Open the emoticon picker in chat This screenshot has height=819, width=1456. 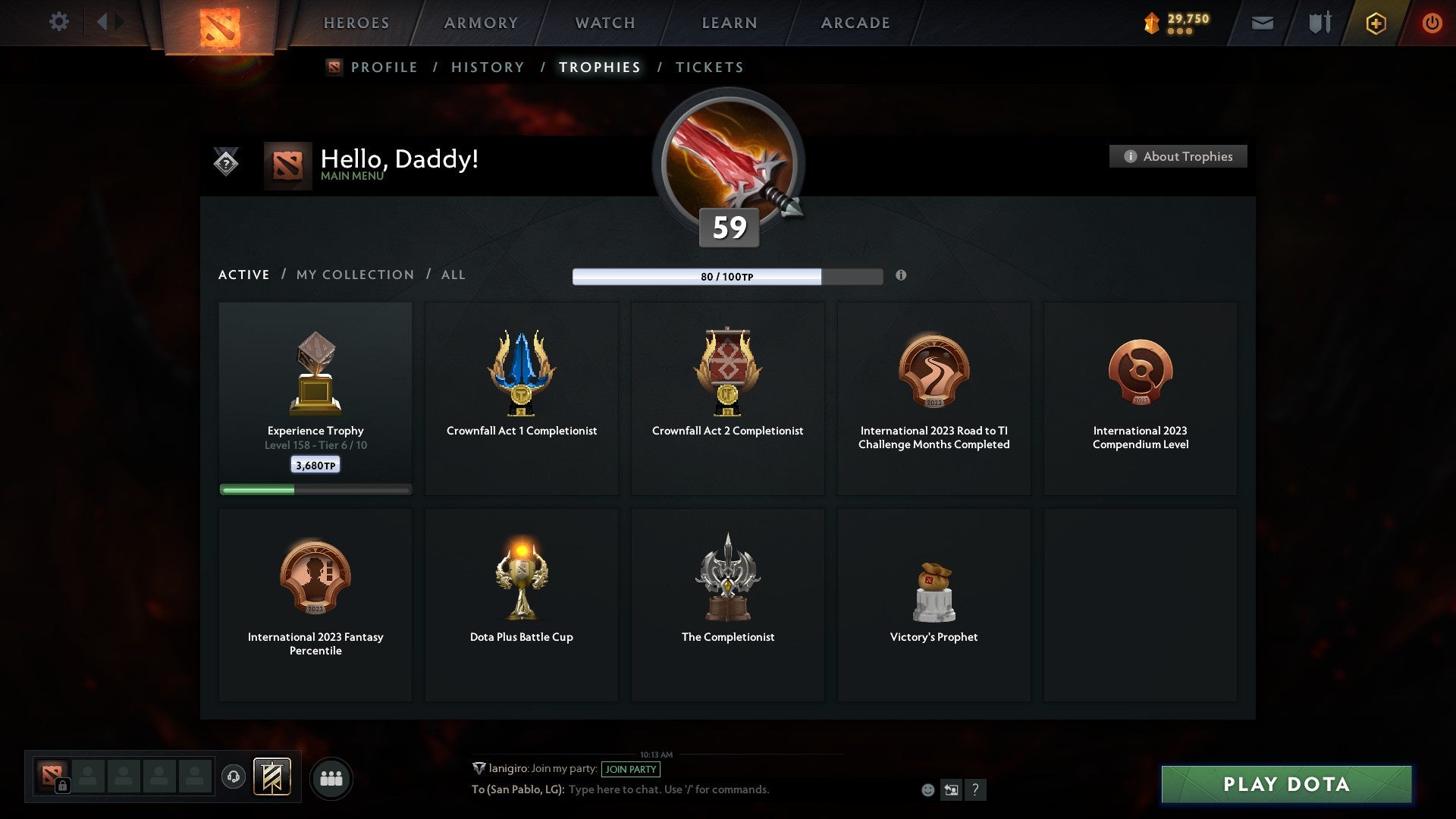(928, 789)
